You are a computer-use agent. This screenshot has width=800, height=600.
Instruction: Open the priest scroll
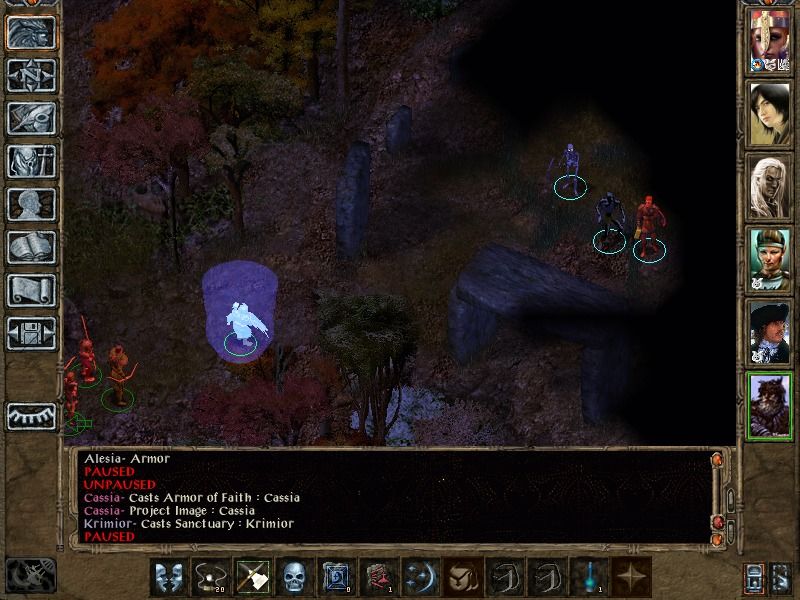click(x=31, y=290)
